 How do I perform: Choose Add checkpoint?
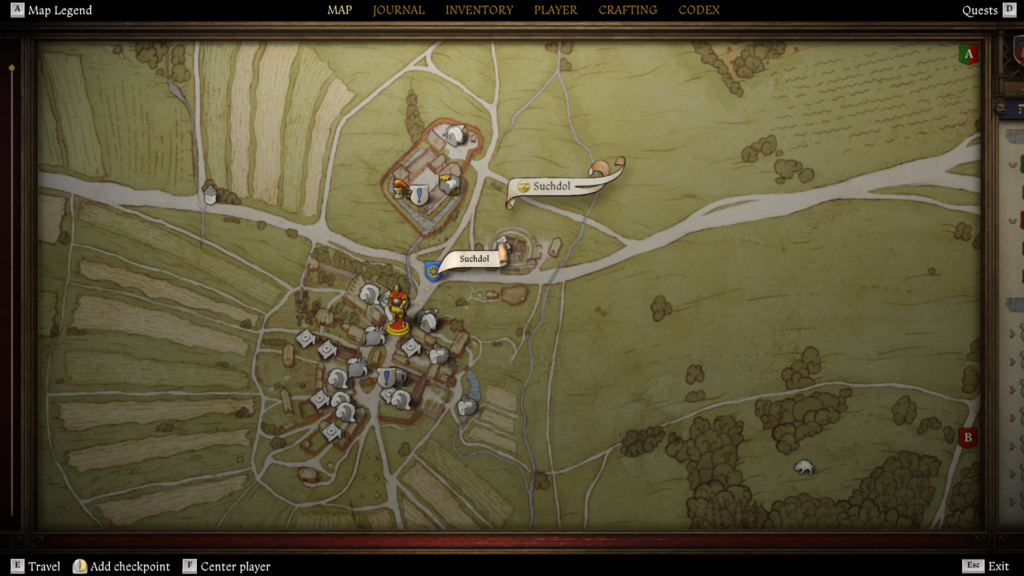point(121,566)
